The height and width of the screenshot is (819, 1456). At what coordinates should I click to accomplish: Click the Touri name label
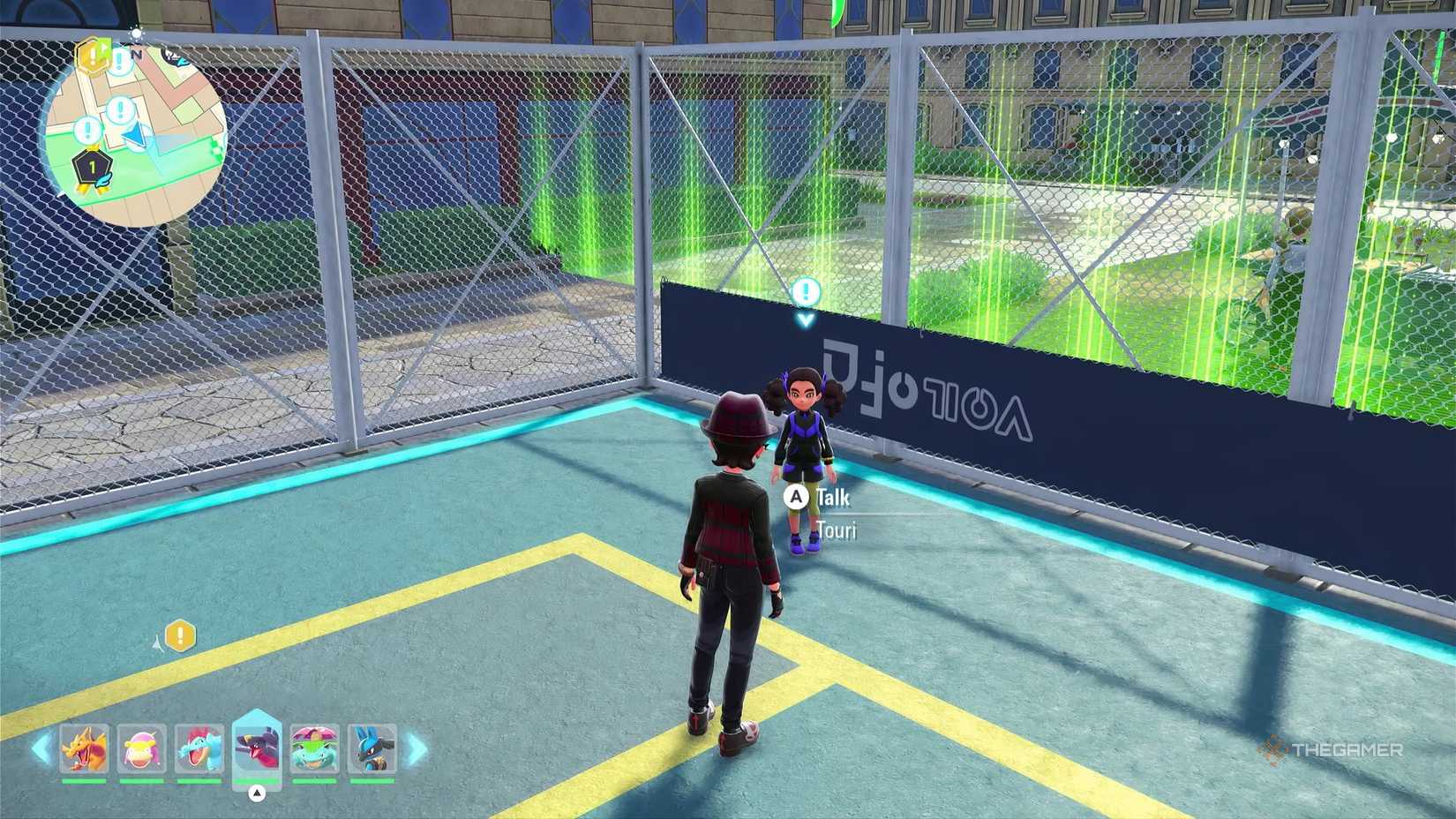tap(837, 530)
